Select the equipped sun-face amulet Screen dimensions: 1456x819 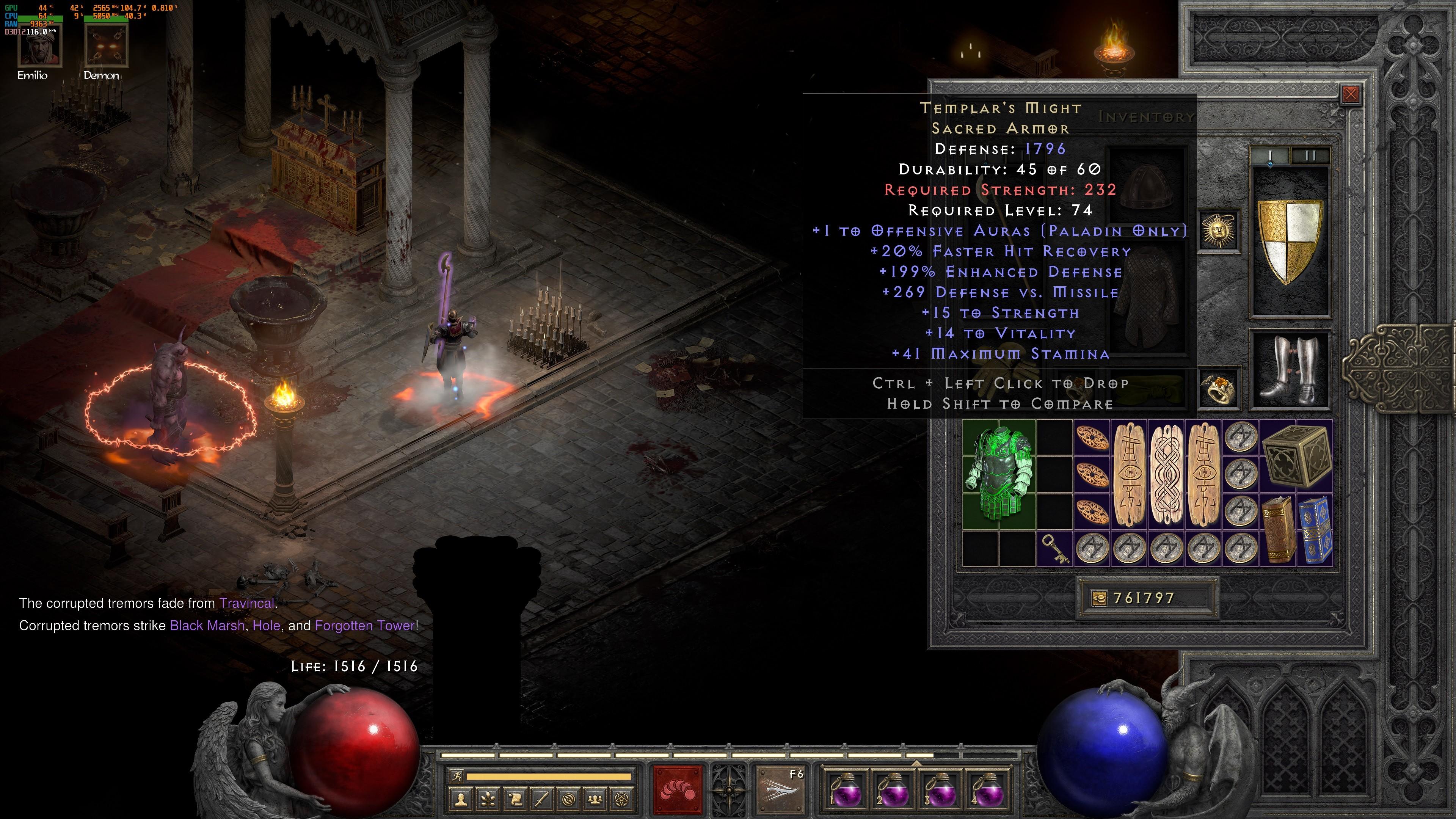1219,231
